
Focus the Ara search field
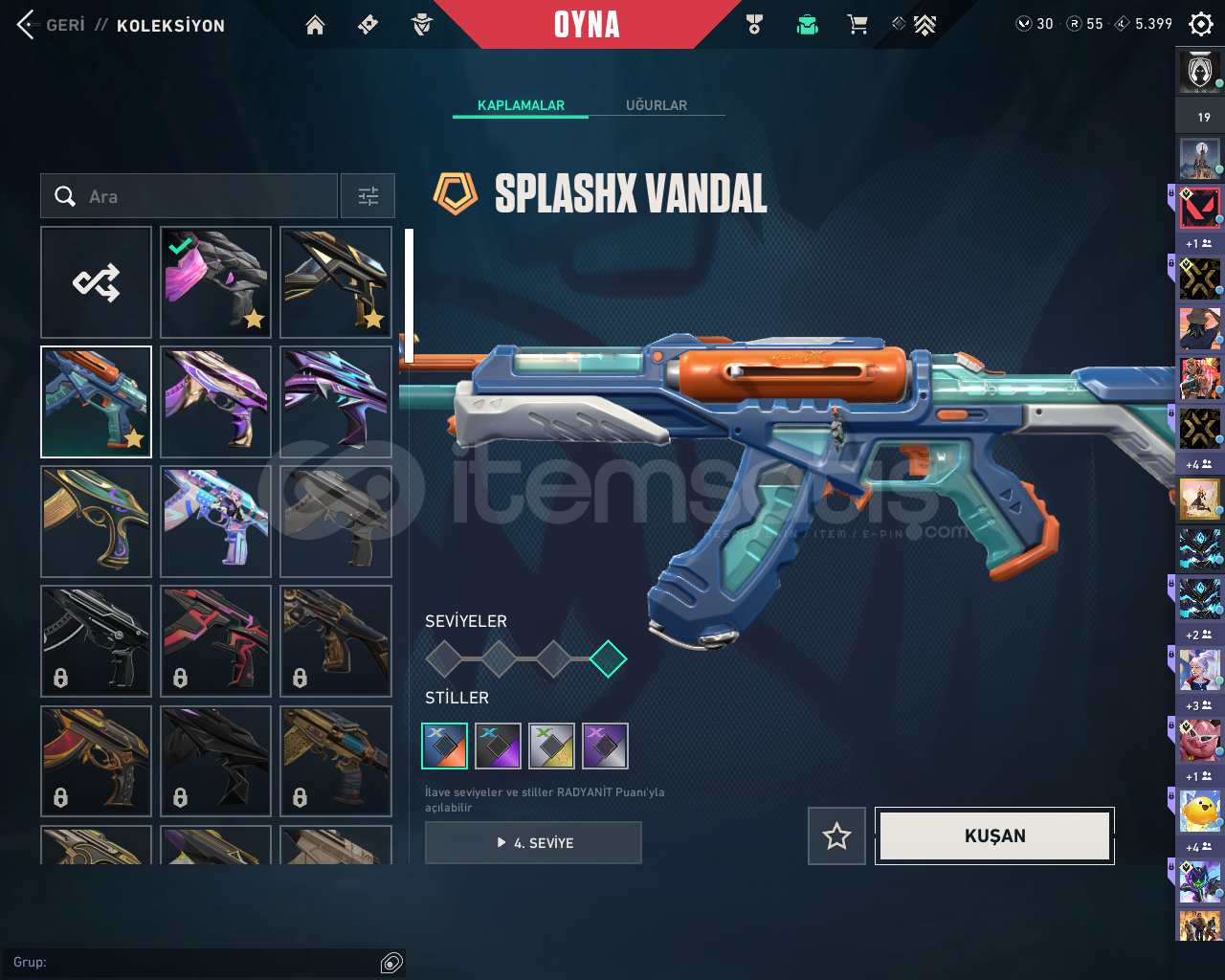click(201, 196)
